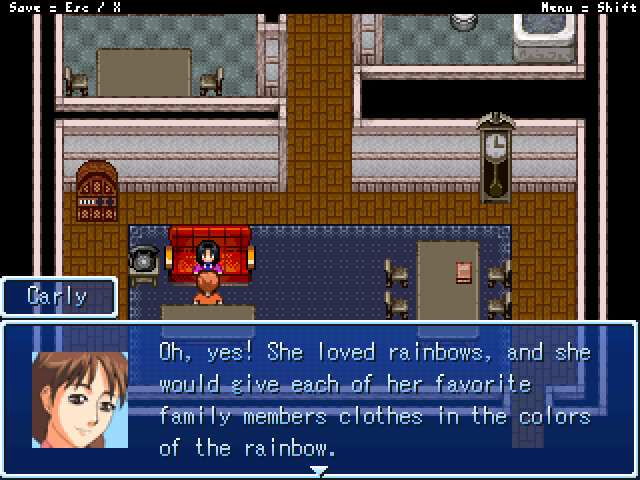Advance dialogue with the down arrow indicator
This screenshot has height=480, width=640.
[x=319, y=470]
